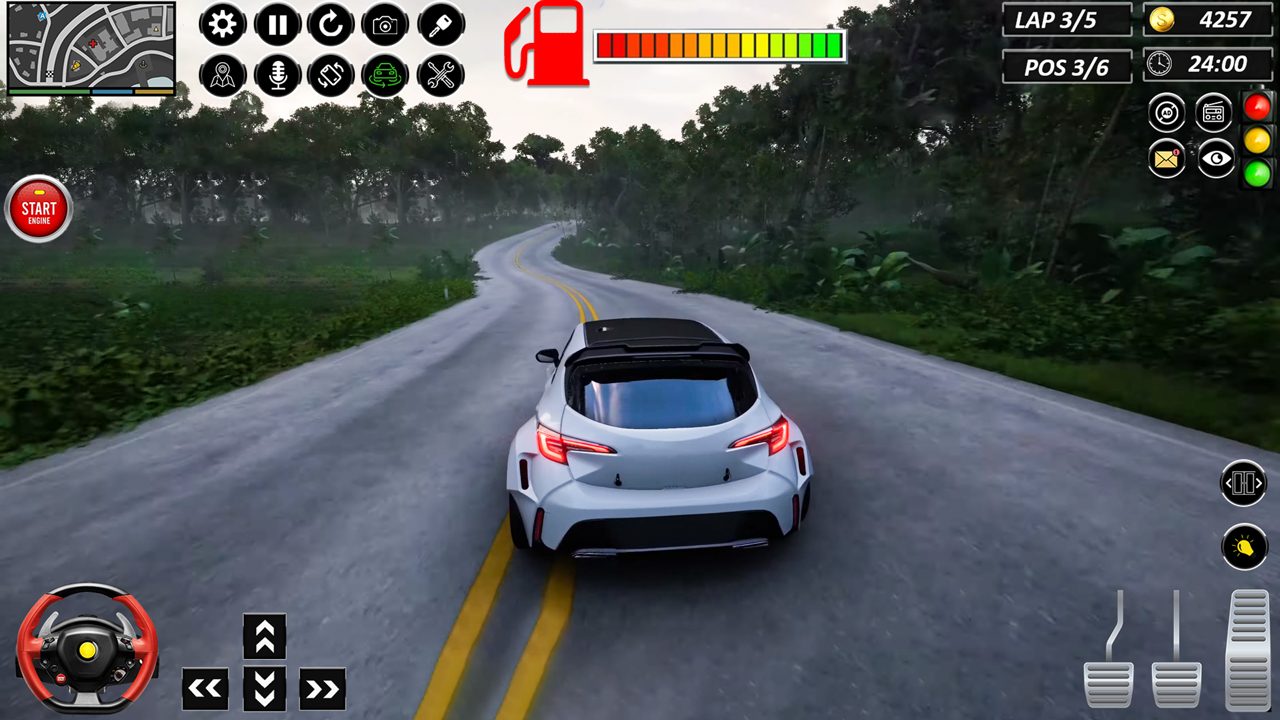Toggle the headlights bulb button
The width and height of the screenshot is (1280, 720).
pyautogui.click(x=1244, y=547)
